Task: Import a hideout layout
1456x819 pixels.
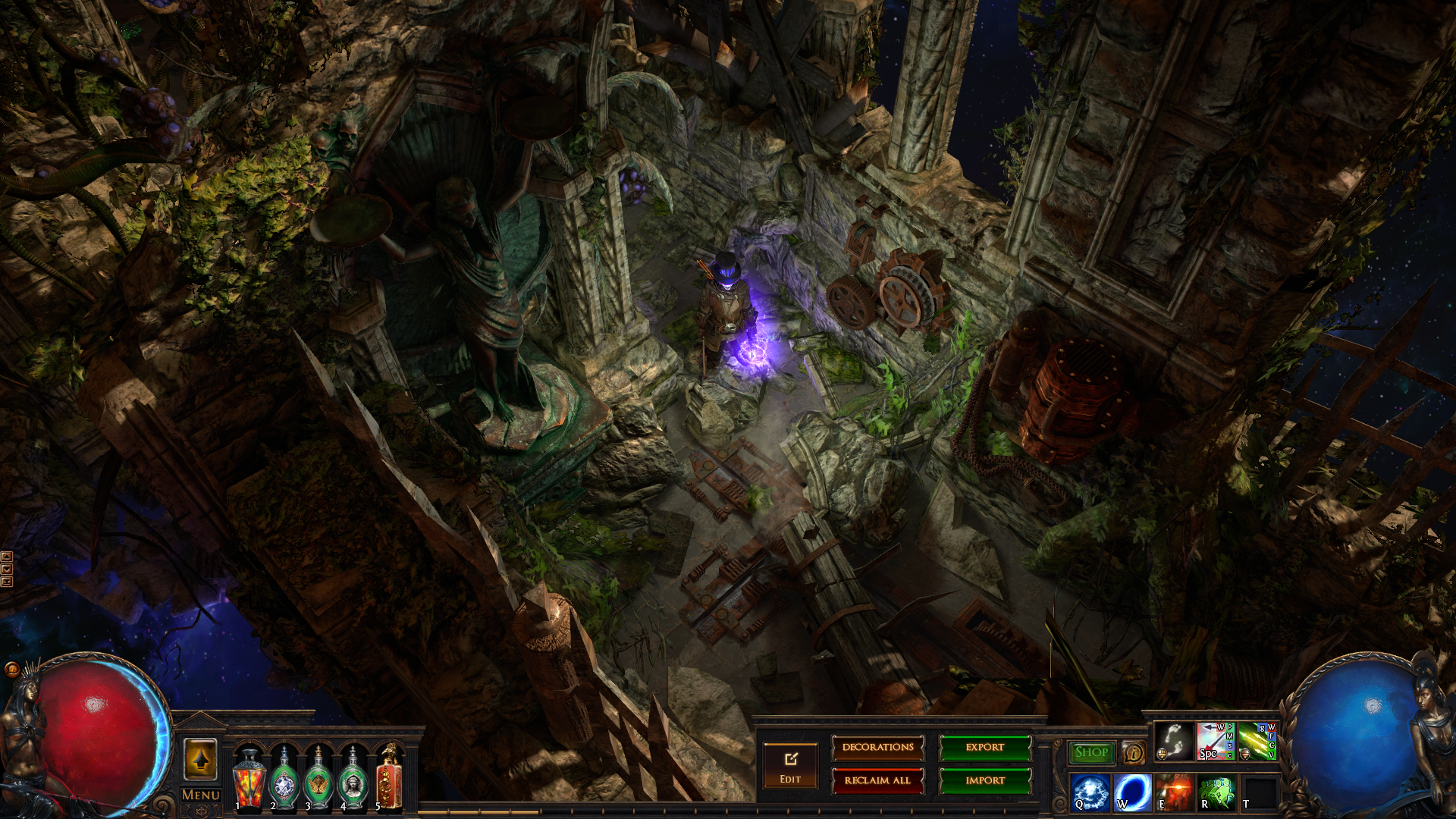Action: pos(985,780)
